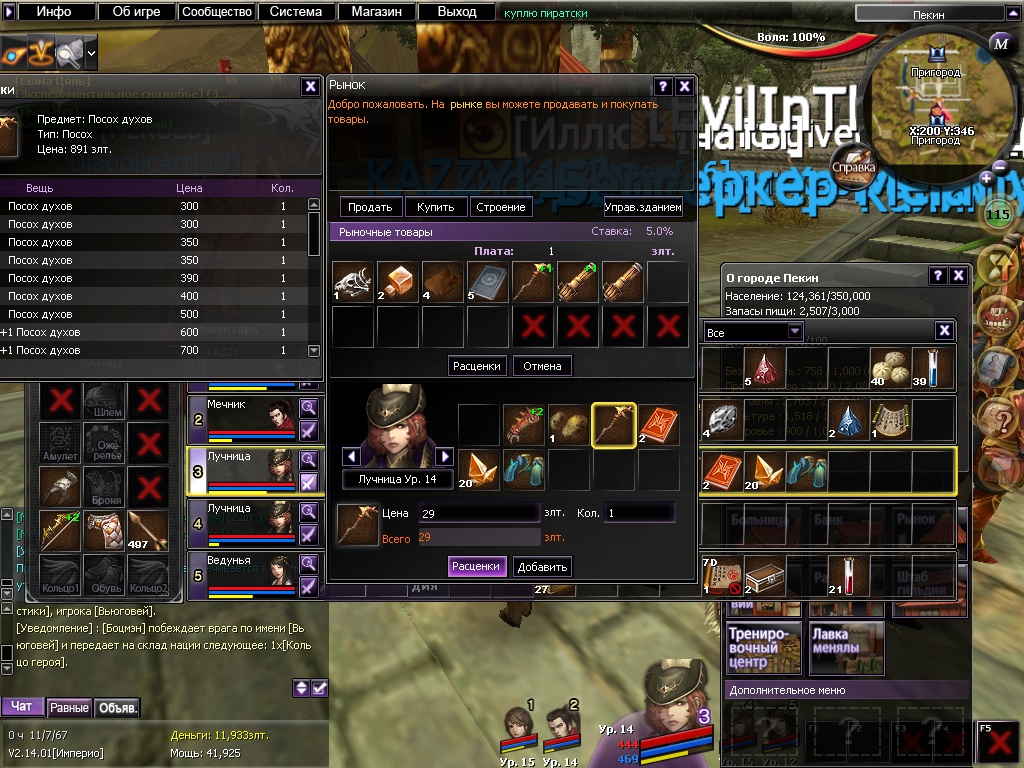Image resolution: width=1024 pixels, height=768 pixels.
Task: Click the Управ.зданием button
Action: tap(643, 207)
